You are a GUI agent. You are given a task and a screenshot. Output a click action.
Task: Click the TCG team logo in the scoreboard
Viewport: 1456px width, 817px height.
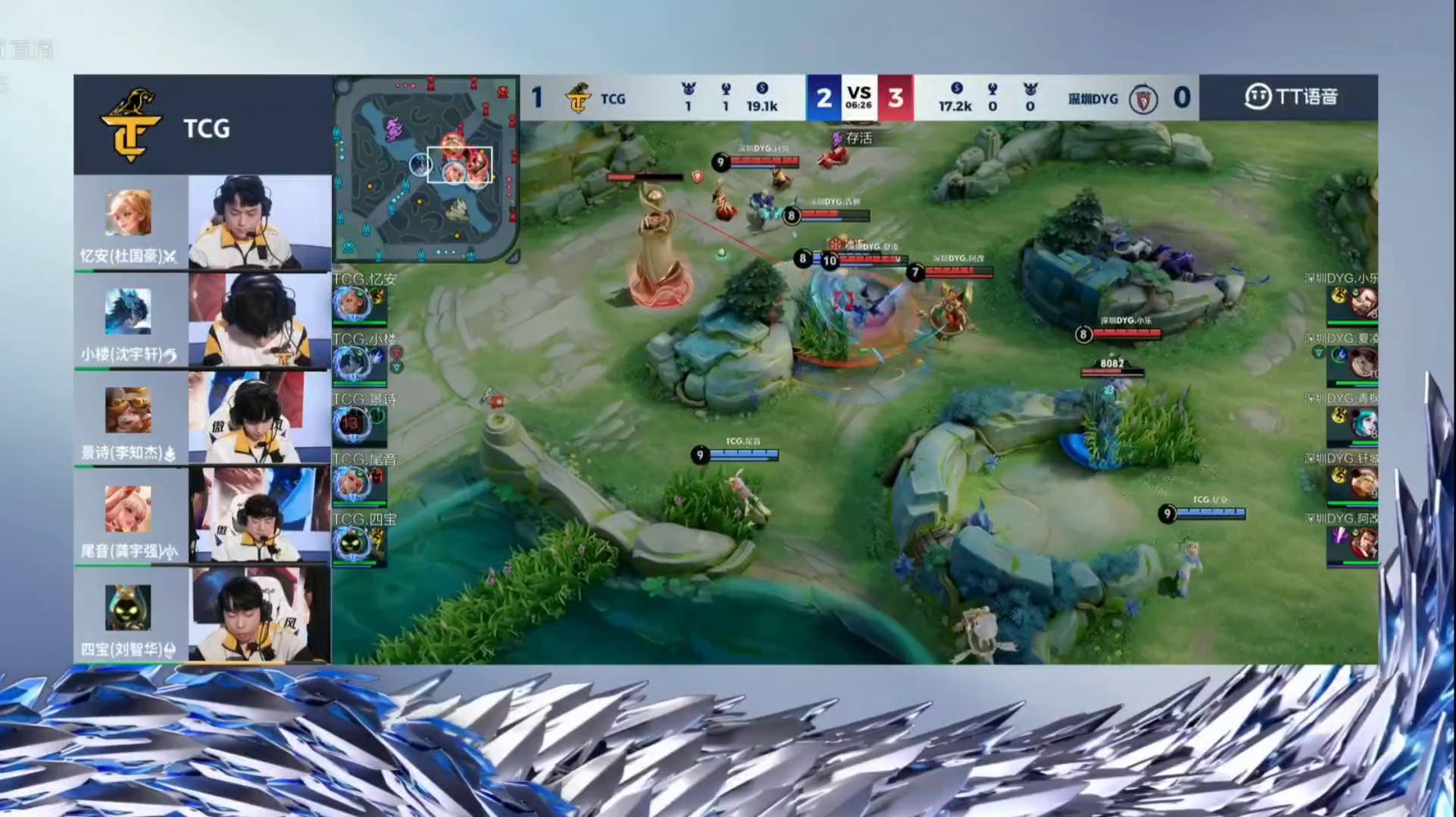(578, 98)
